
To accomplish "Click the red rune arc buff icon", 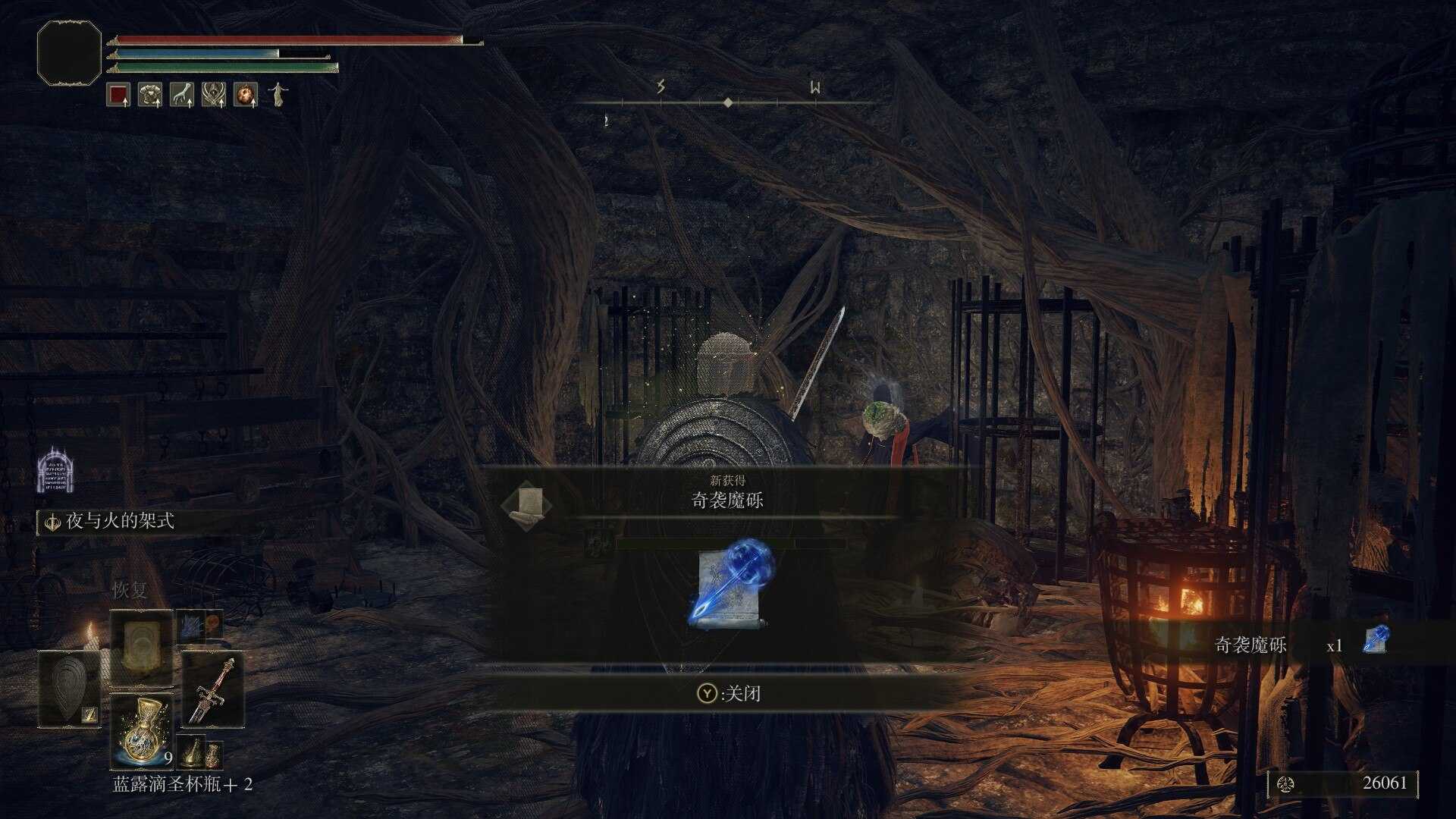I will [120, 94].
